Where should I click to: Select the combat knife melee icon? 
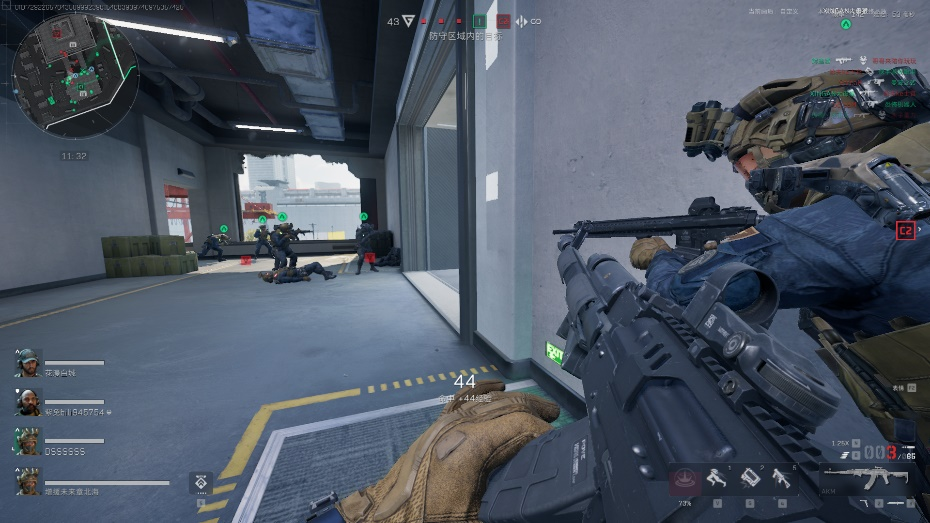[x=897, y=502]
